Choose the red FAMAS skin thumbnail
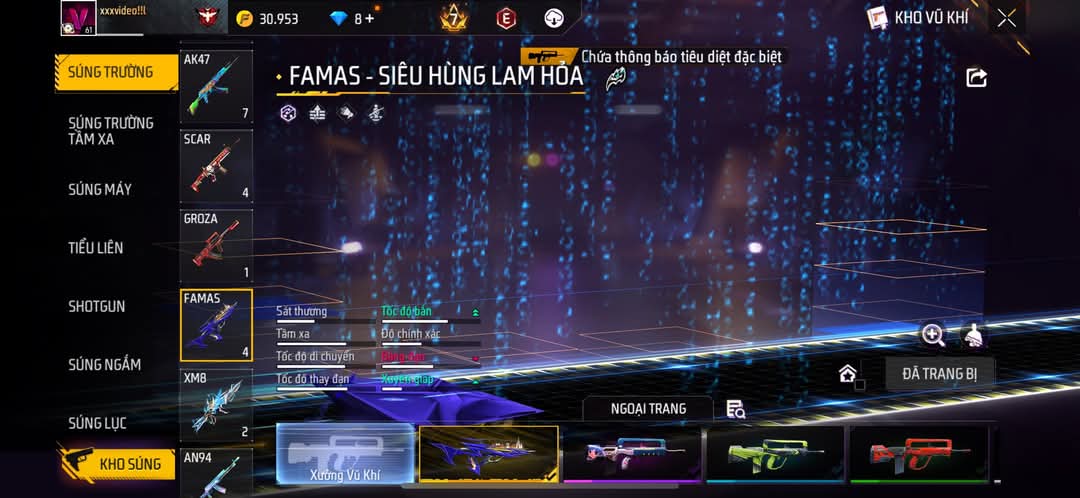Image resolution: width=1080 pixels, height=498 pixels. click(x=918, y=455)
